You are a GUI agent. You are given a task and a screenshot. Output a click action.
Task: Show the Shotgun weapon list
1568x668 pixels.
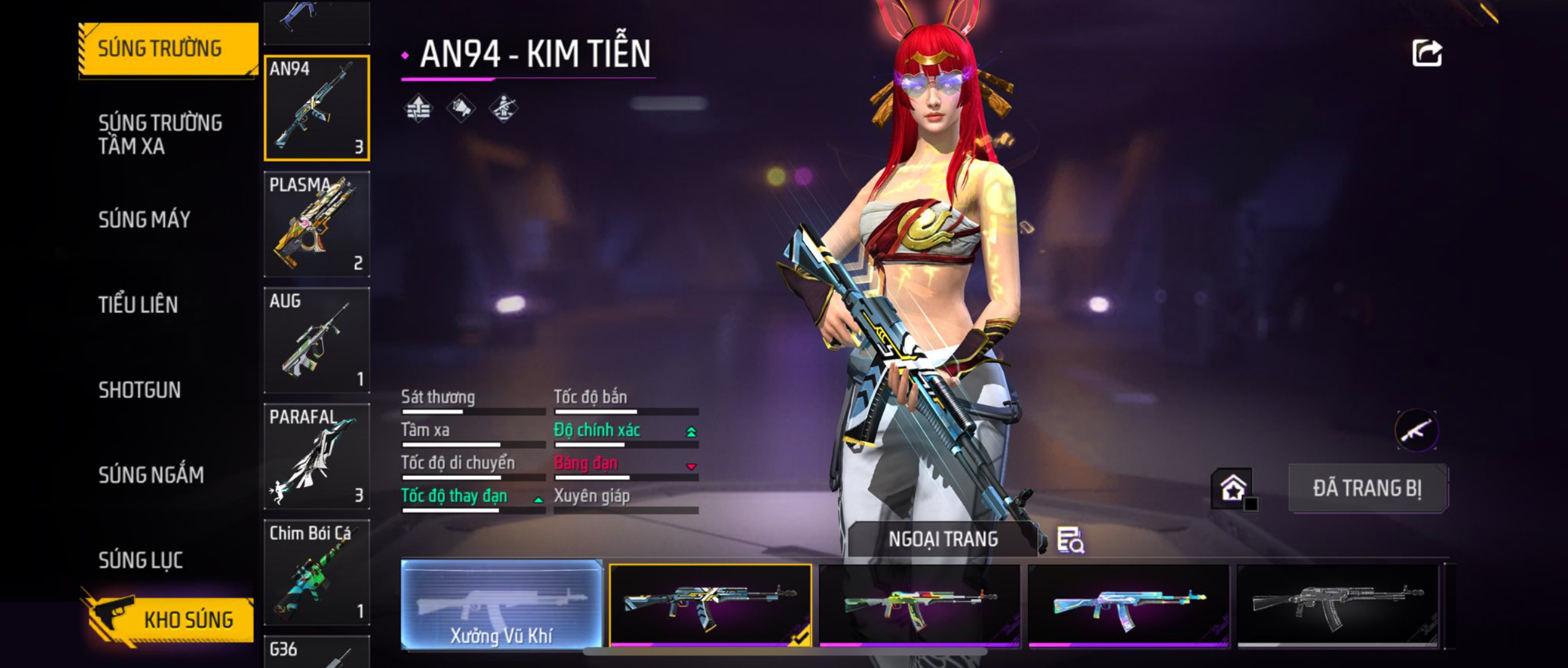139,390
